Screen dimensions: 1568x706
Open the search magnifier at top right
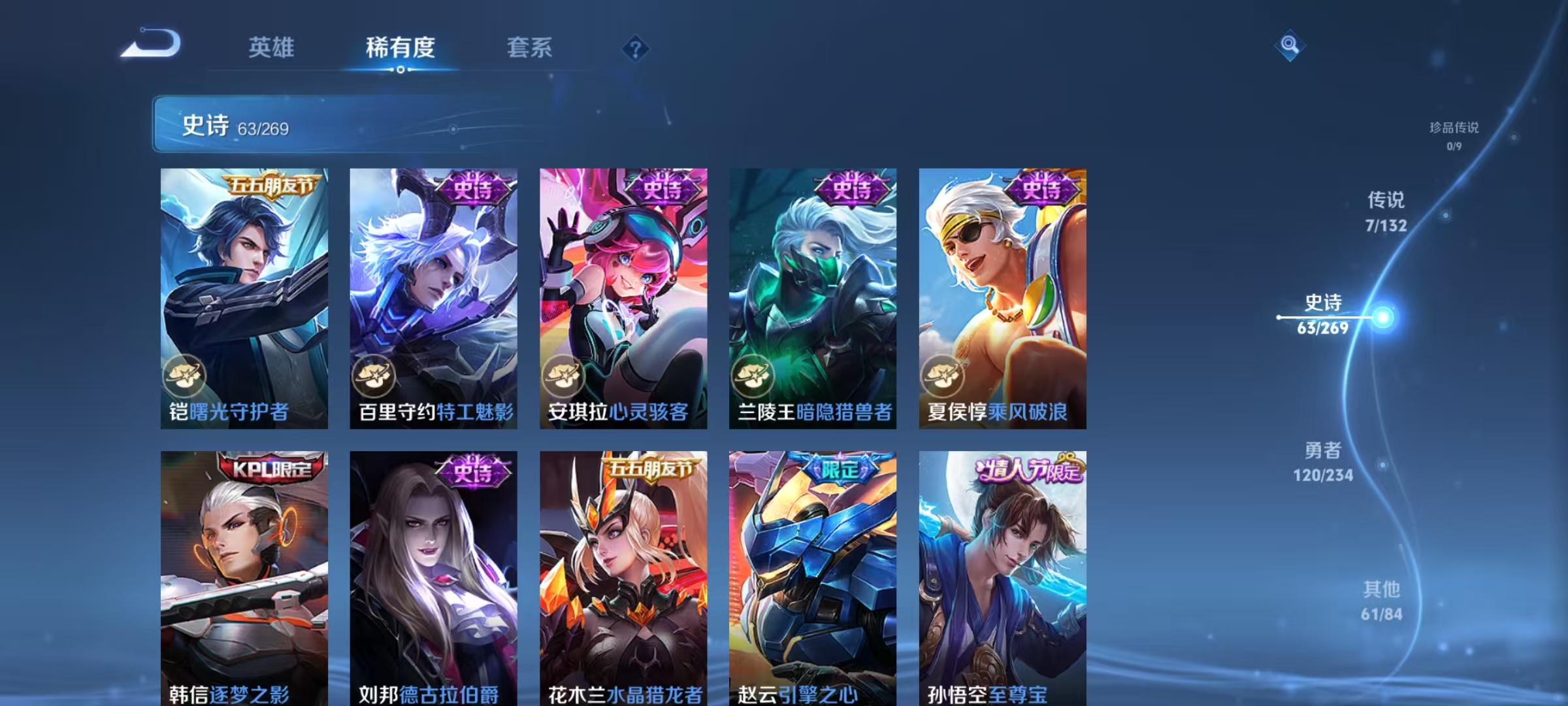(x=1290, y=46)
